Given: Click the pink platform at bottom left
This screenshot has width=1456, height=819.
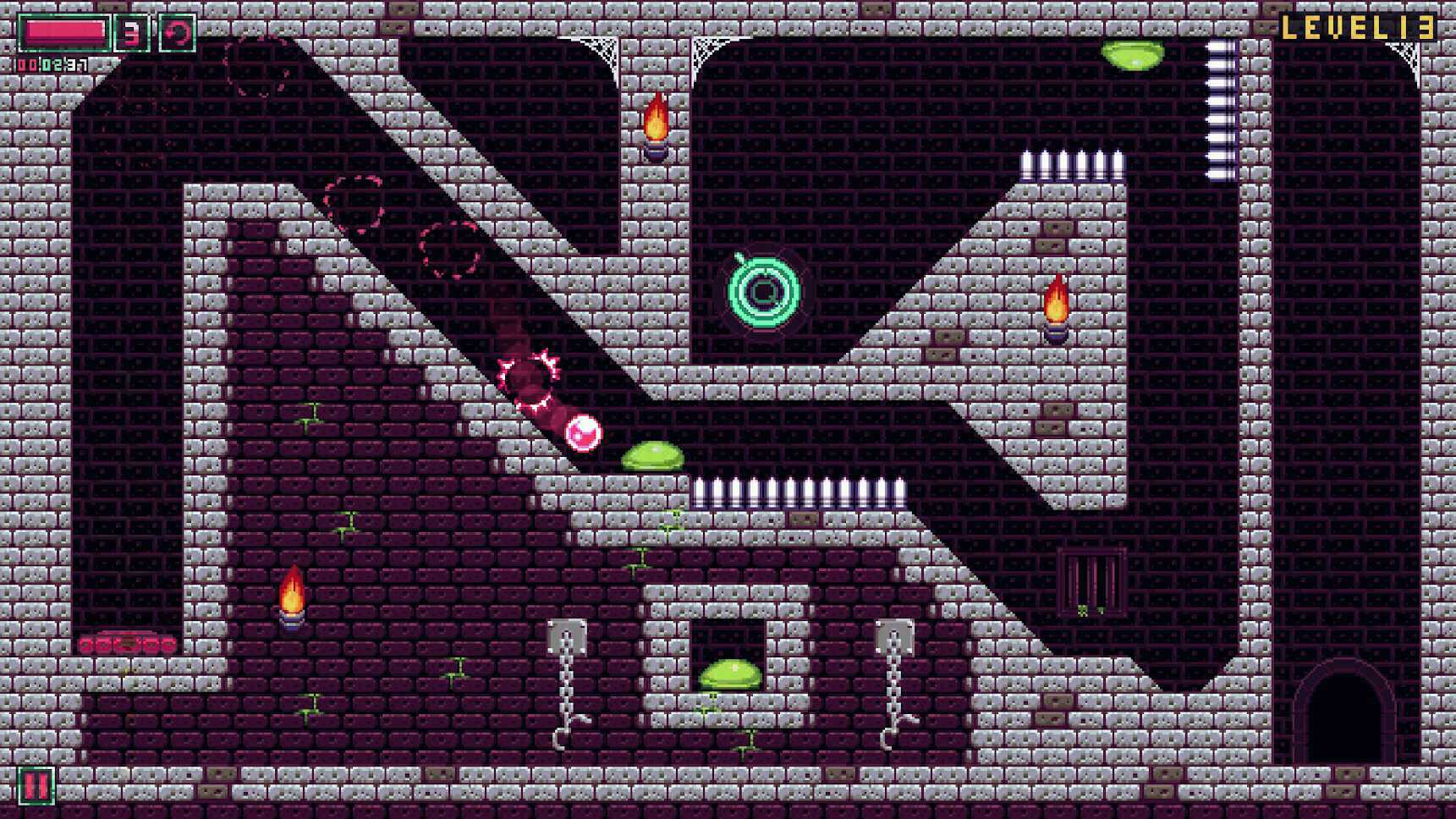Looking at the screenshot, I should click(127, 643).
